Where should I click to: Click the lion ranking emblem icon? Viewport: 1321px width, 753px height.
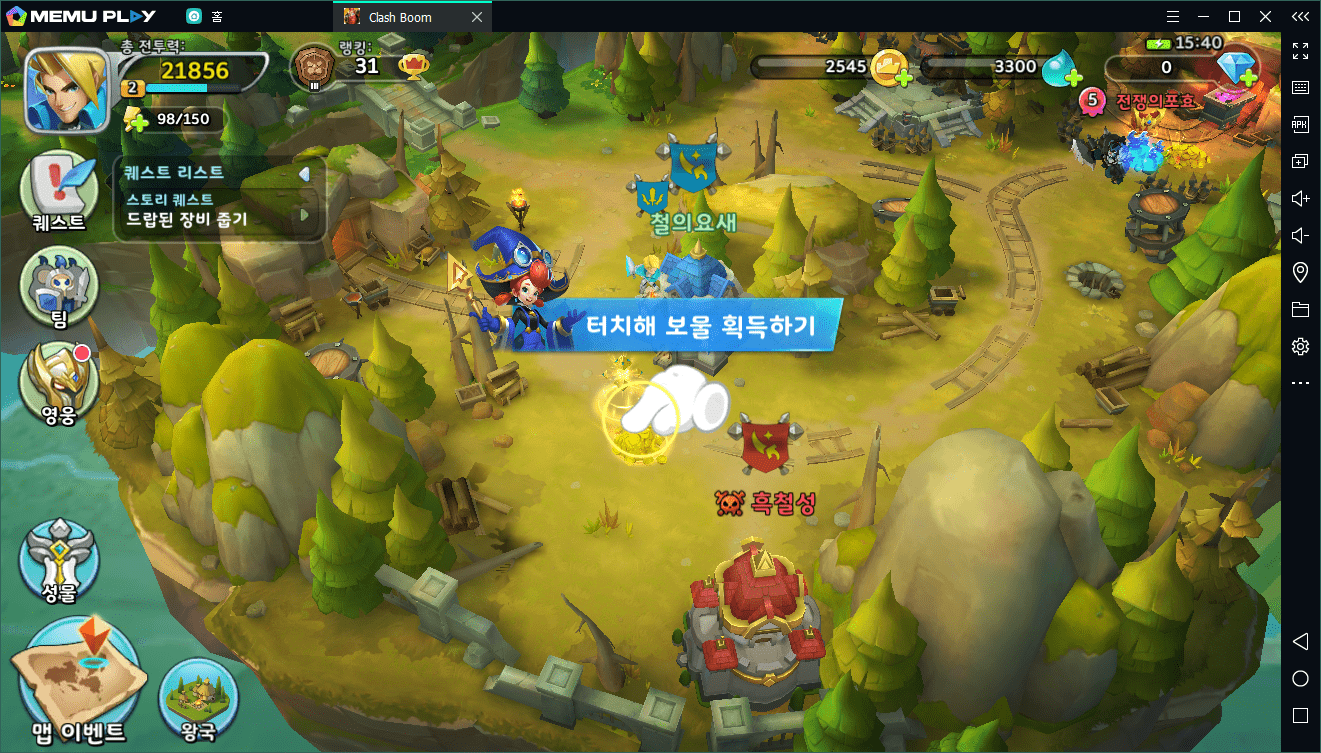click(x=315, y=65)
